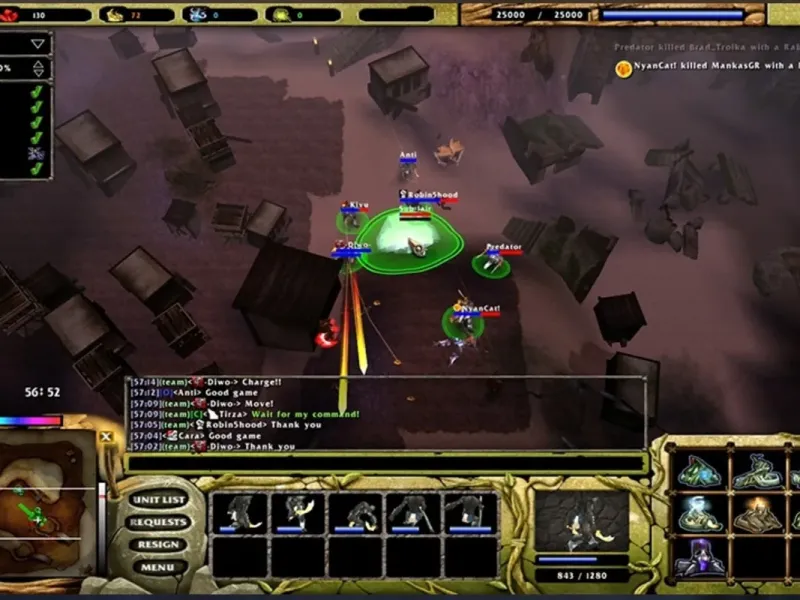Choose the purple tower building icon
Image resolution: width=800 pixels, height=600 pixels.
click(x=700, y=557)
